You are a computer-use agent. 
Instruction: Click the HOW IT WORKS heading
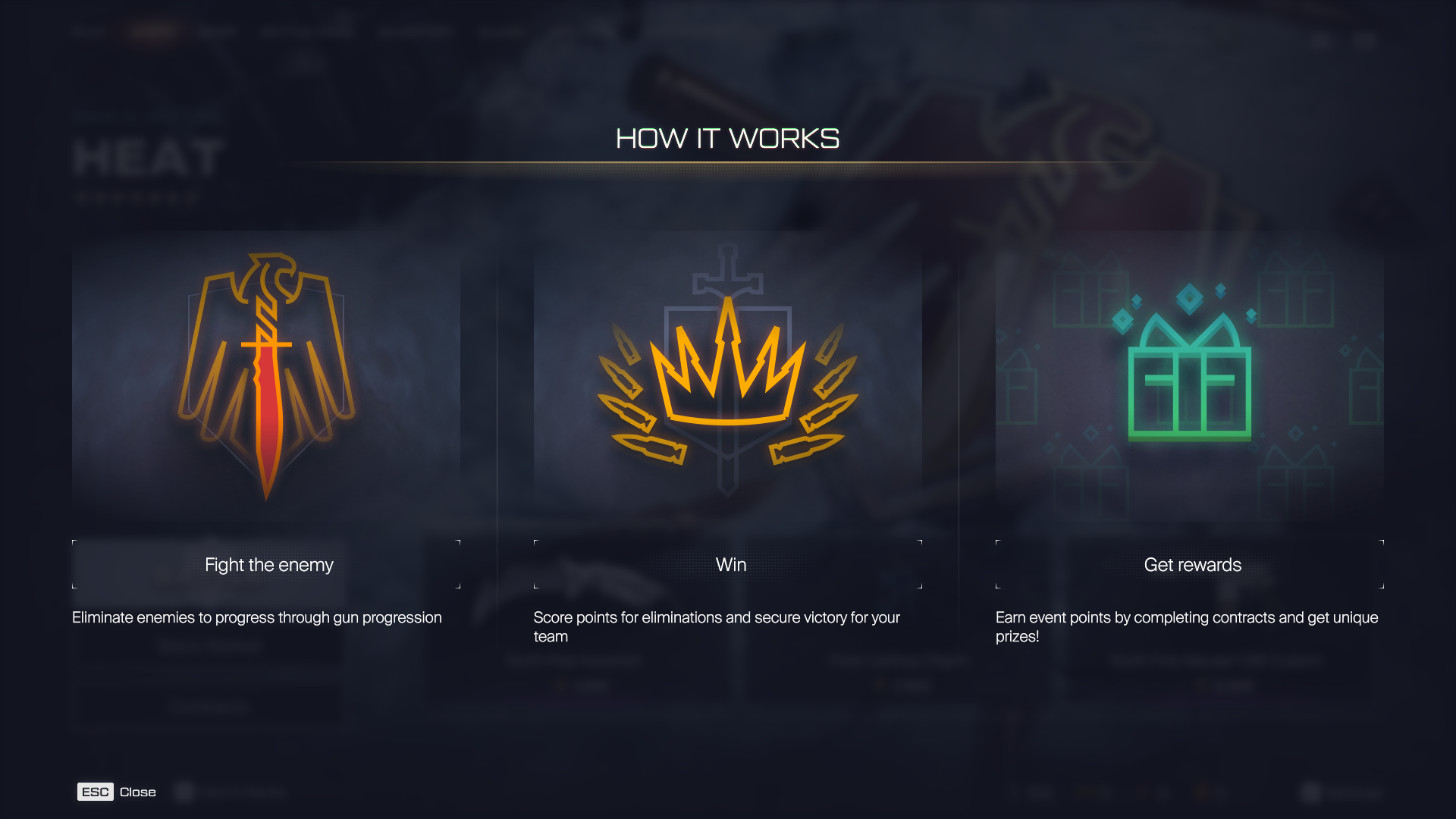pos(727,139)
